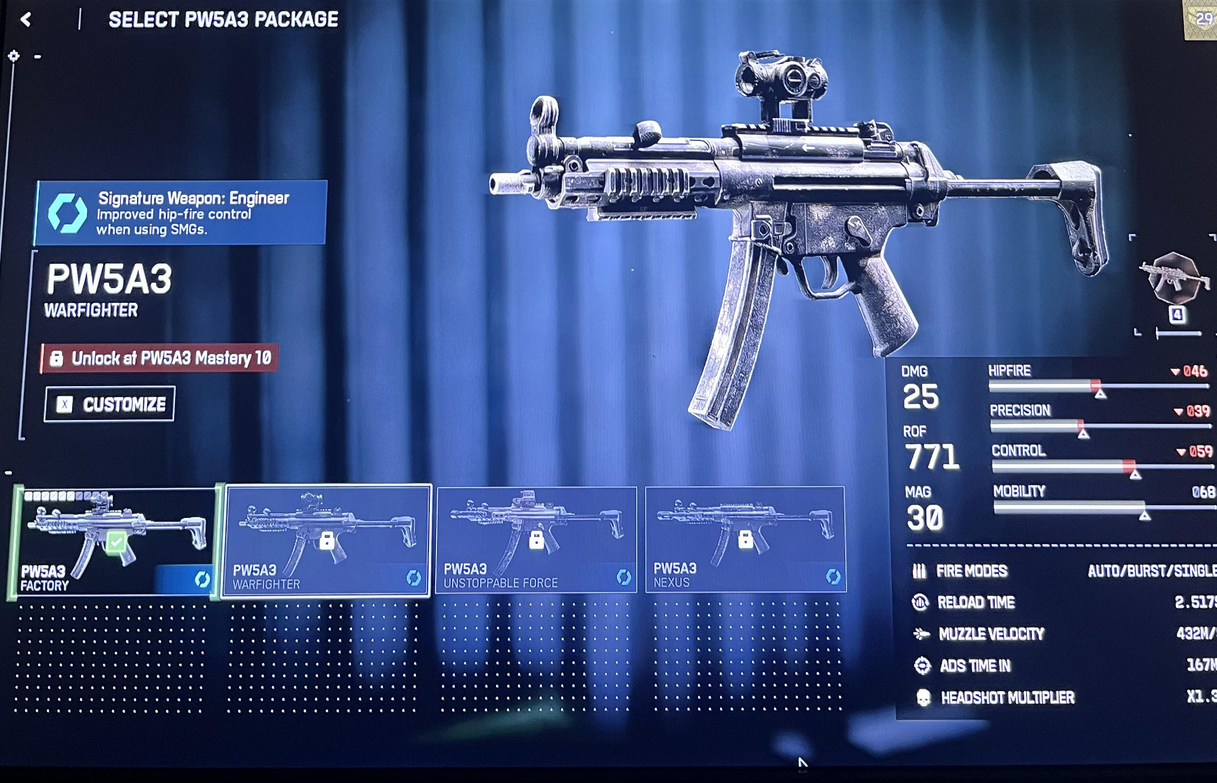Go back using the top-left arrow
Screen dimensions: 1217x783
tap(26, 19)
